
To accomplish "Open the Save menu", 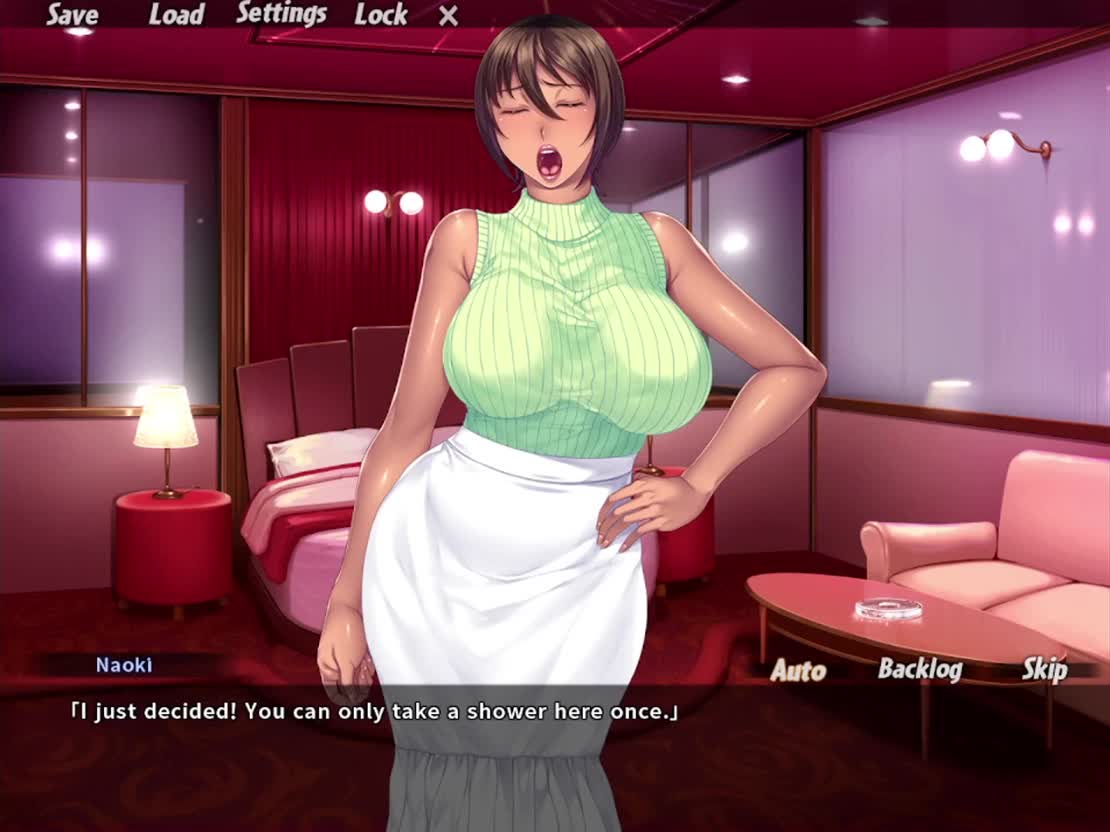I will [72, 15].
